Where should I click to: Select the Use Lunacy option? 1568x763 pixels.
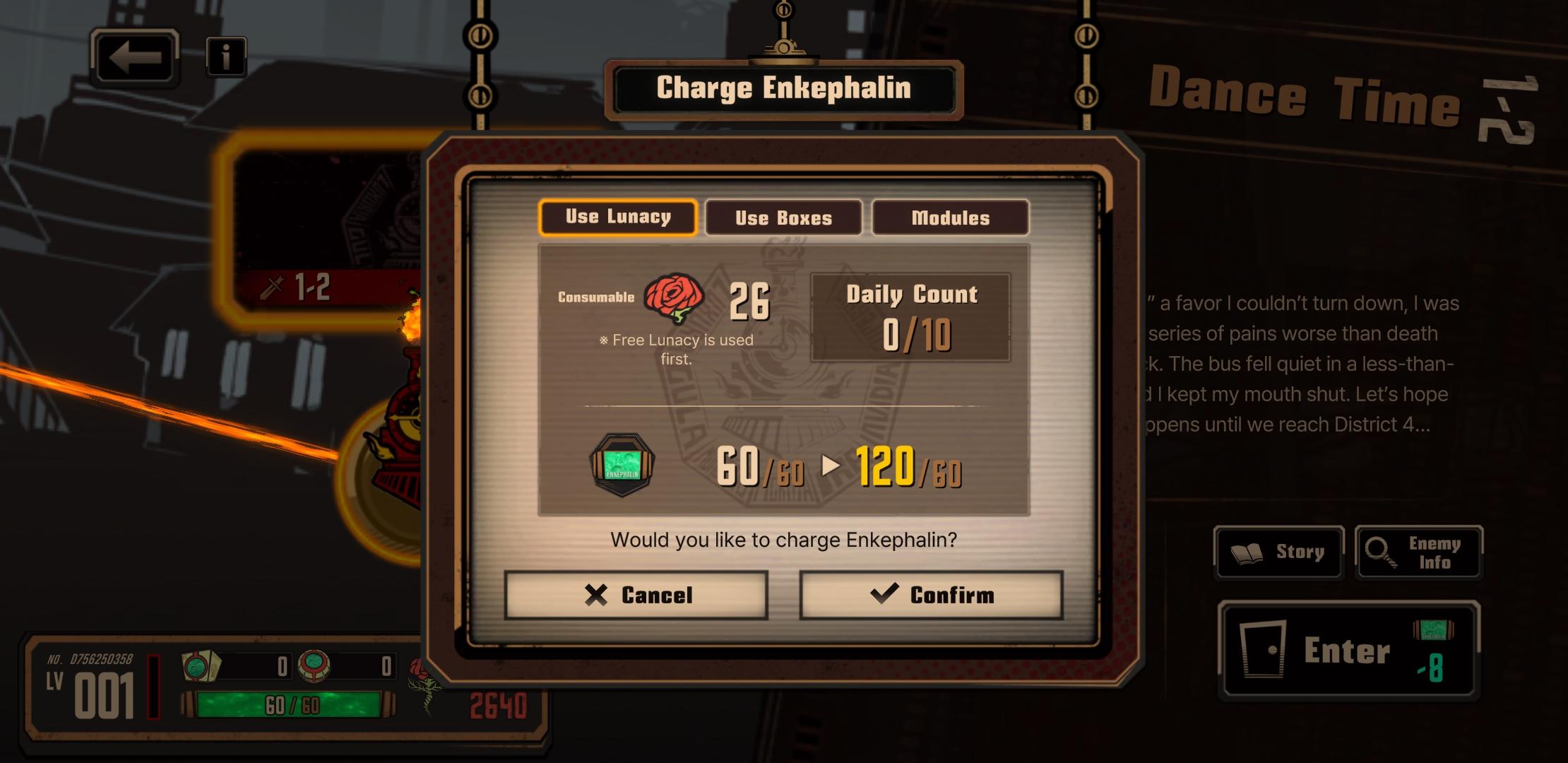pyautogui.click(x=617, y=217)
